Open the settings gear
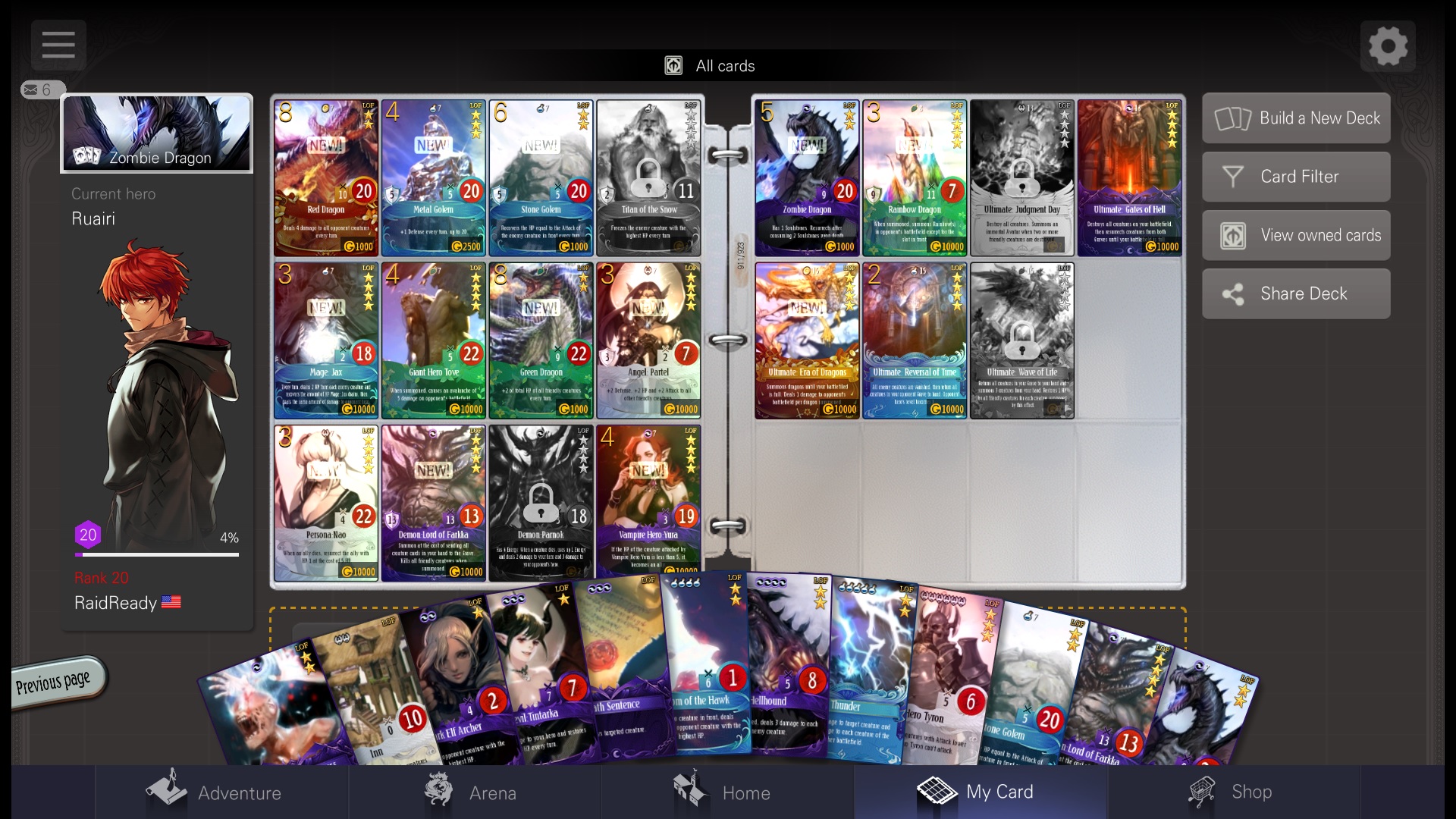 [x=1388, y=45]
